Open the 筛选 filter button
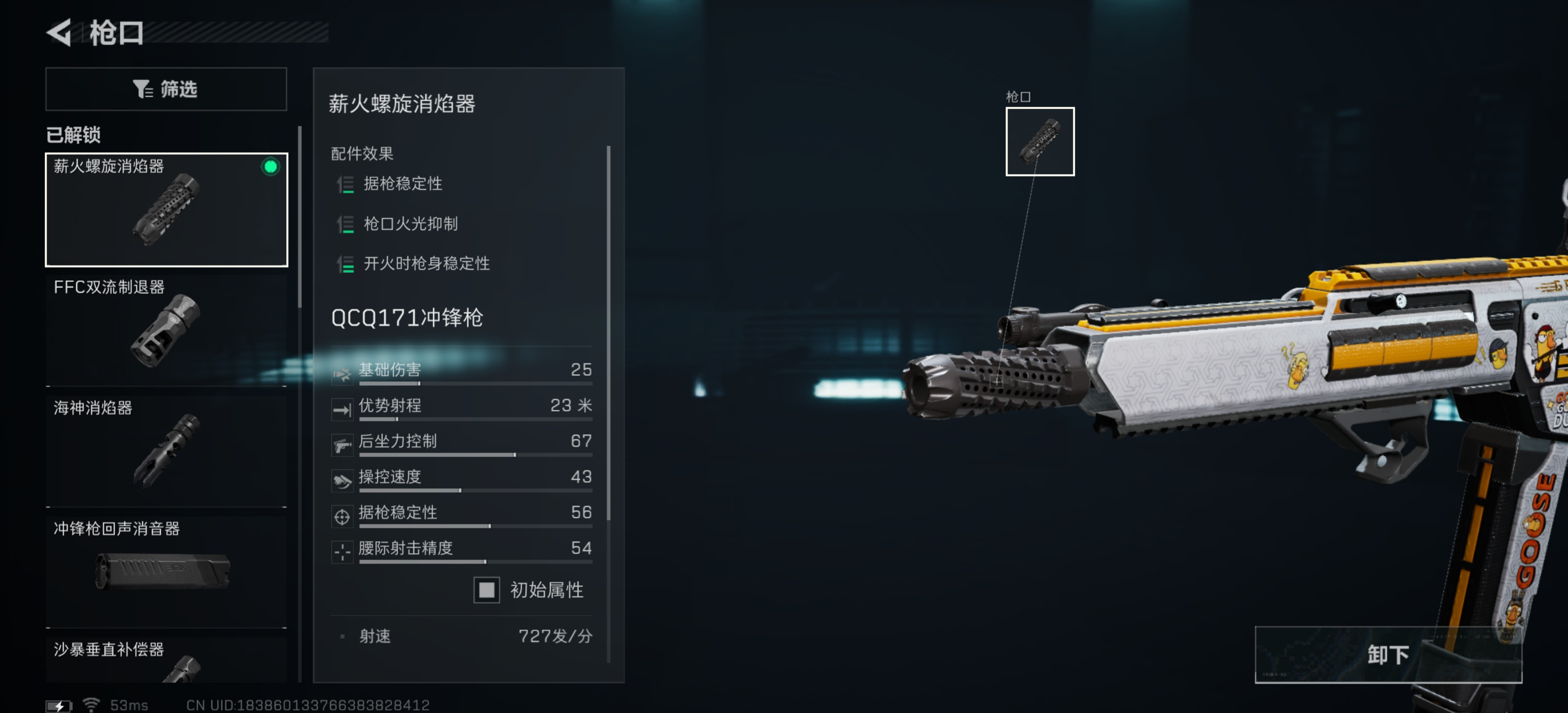Screen dimensions: 1568x713 click(x=166, y=89)
